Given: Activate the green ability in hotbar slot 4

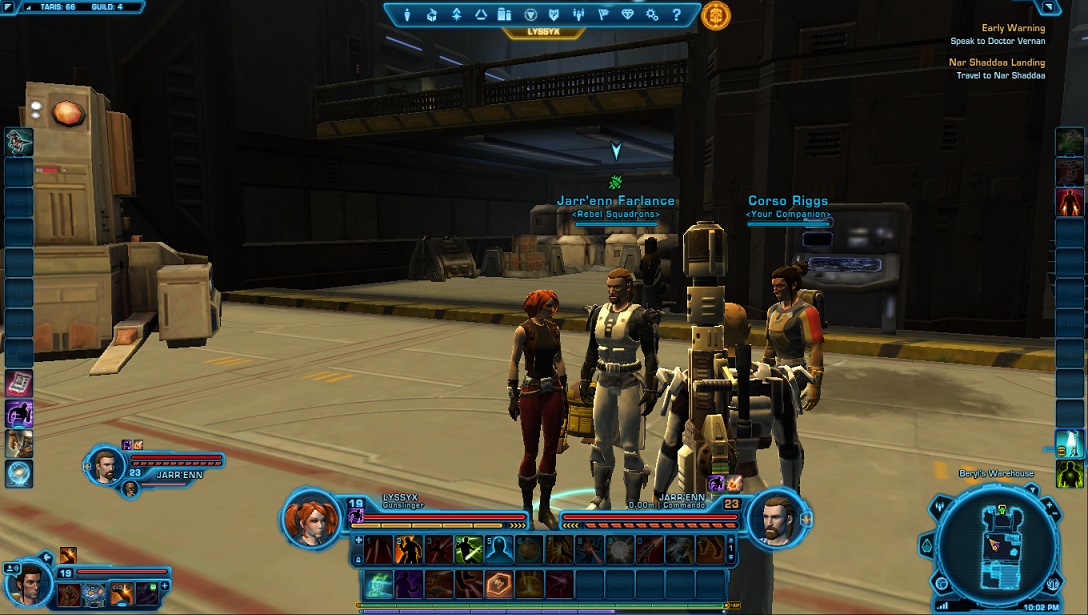Looking at the screenshot, I should pos(468,549).
